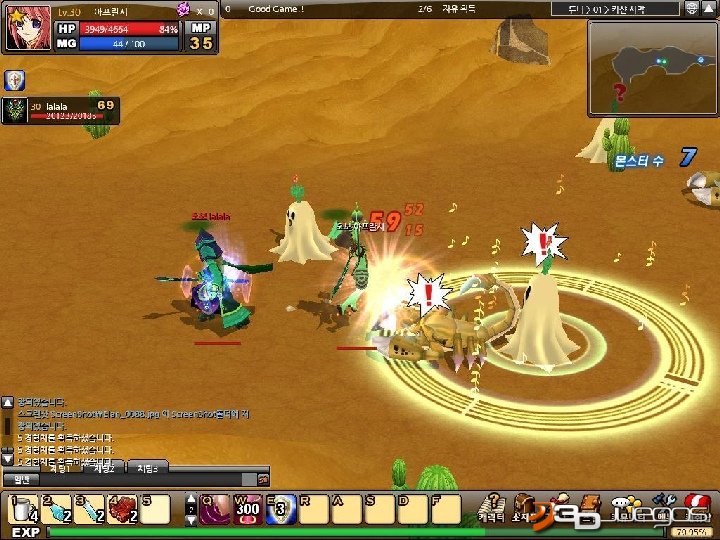Use the item in hotbar slot 1
The image size is (720, 540).
tap(23, 509)
